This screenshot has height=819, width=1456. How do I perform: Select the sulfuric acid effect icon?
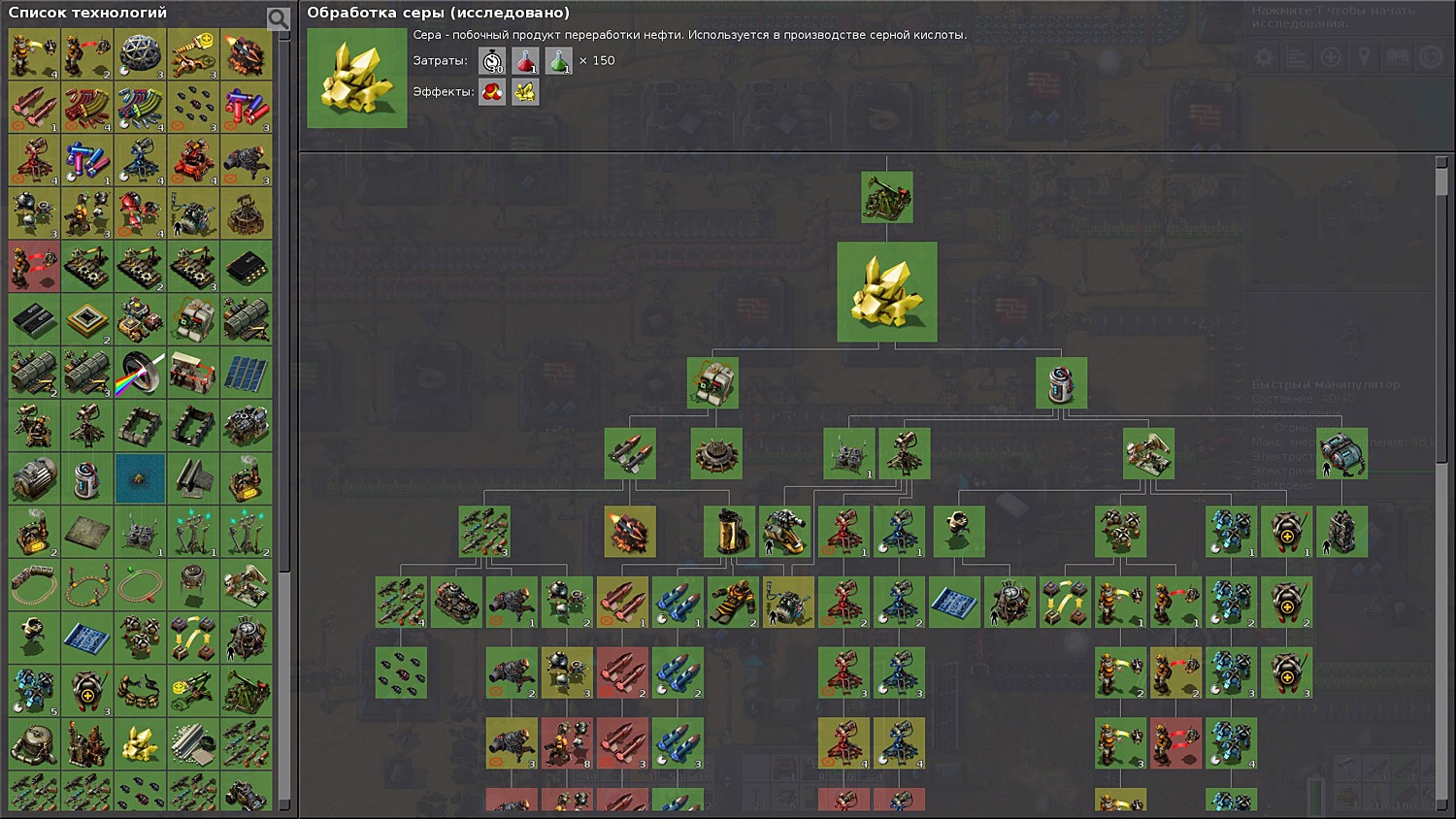(x=490, y=91)
